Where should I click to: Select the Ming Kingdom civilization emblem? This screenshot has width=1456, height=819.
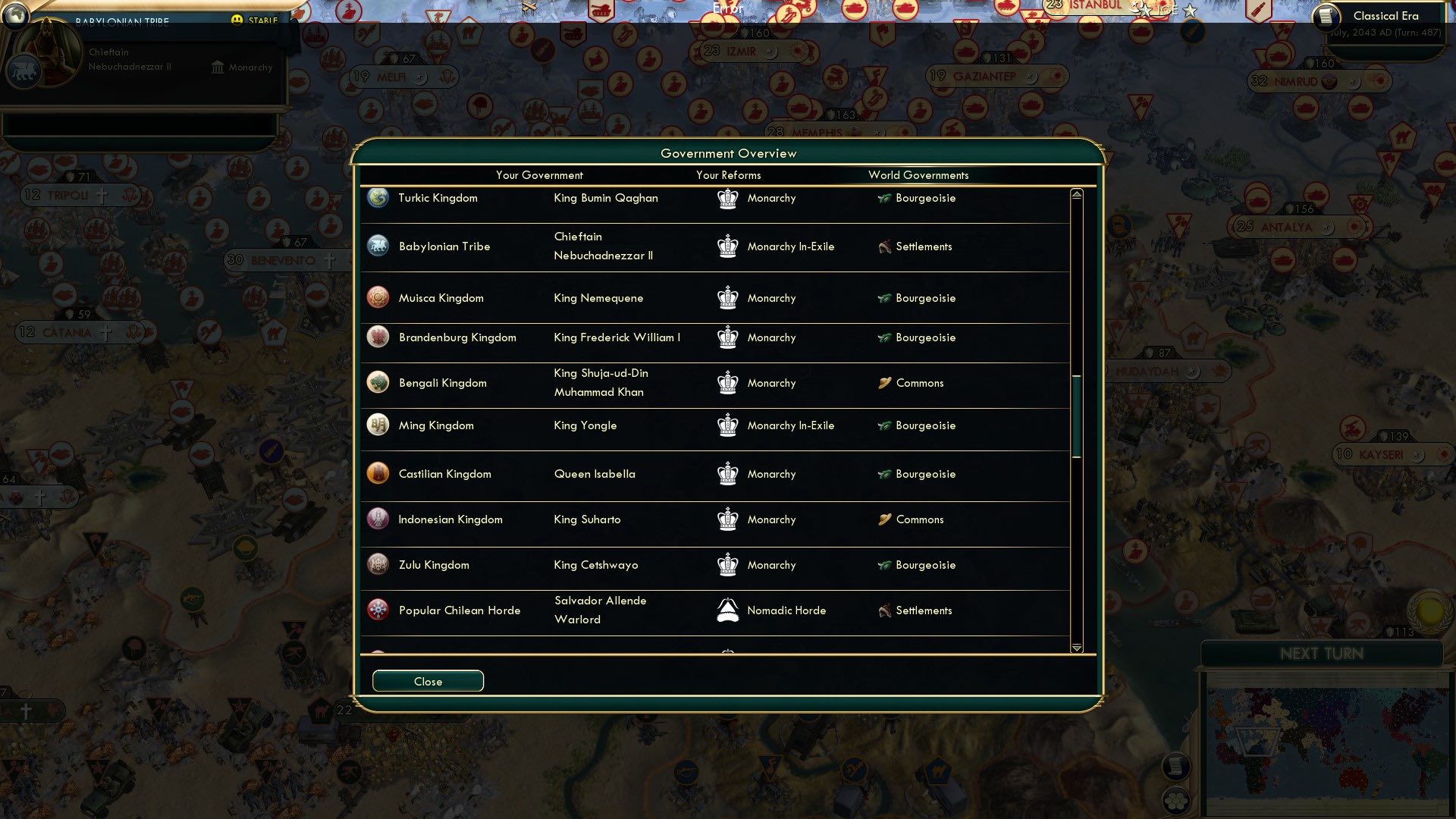tap(377, 425)
